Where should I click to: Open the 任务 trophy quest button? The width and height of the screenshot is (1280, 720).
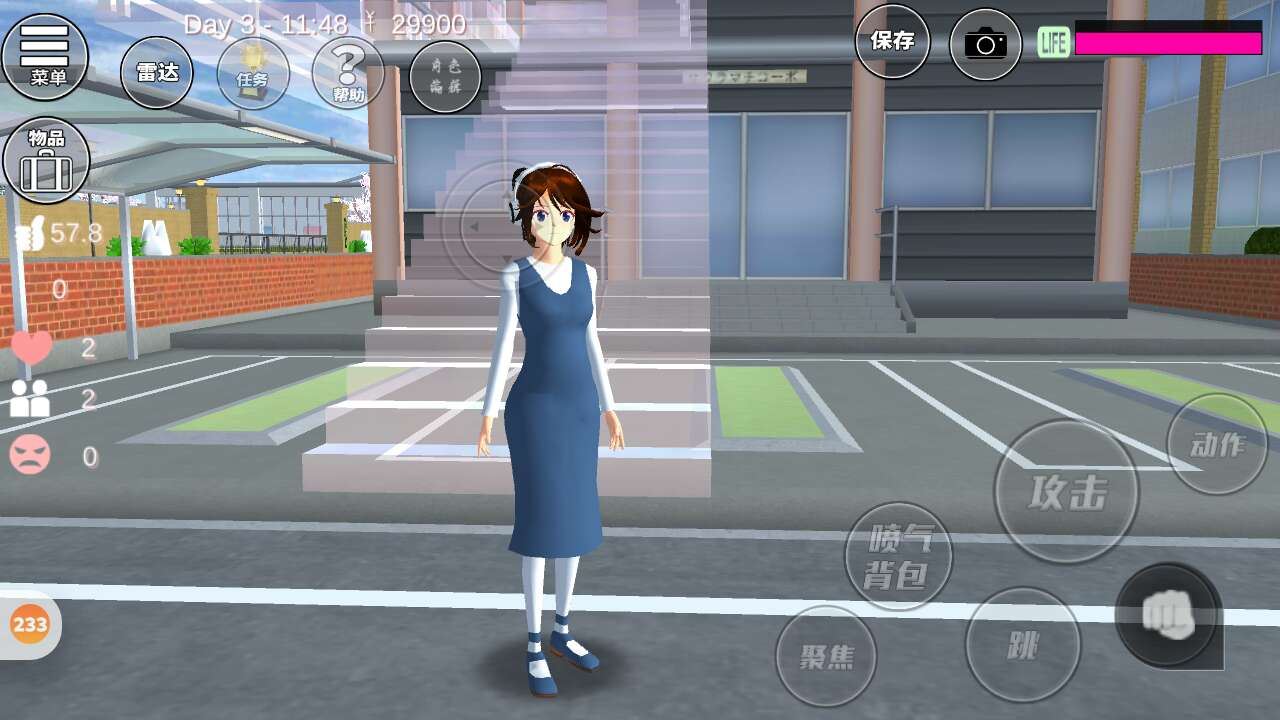tap(253, 74)
